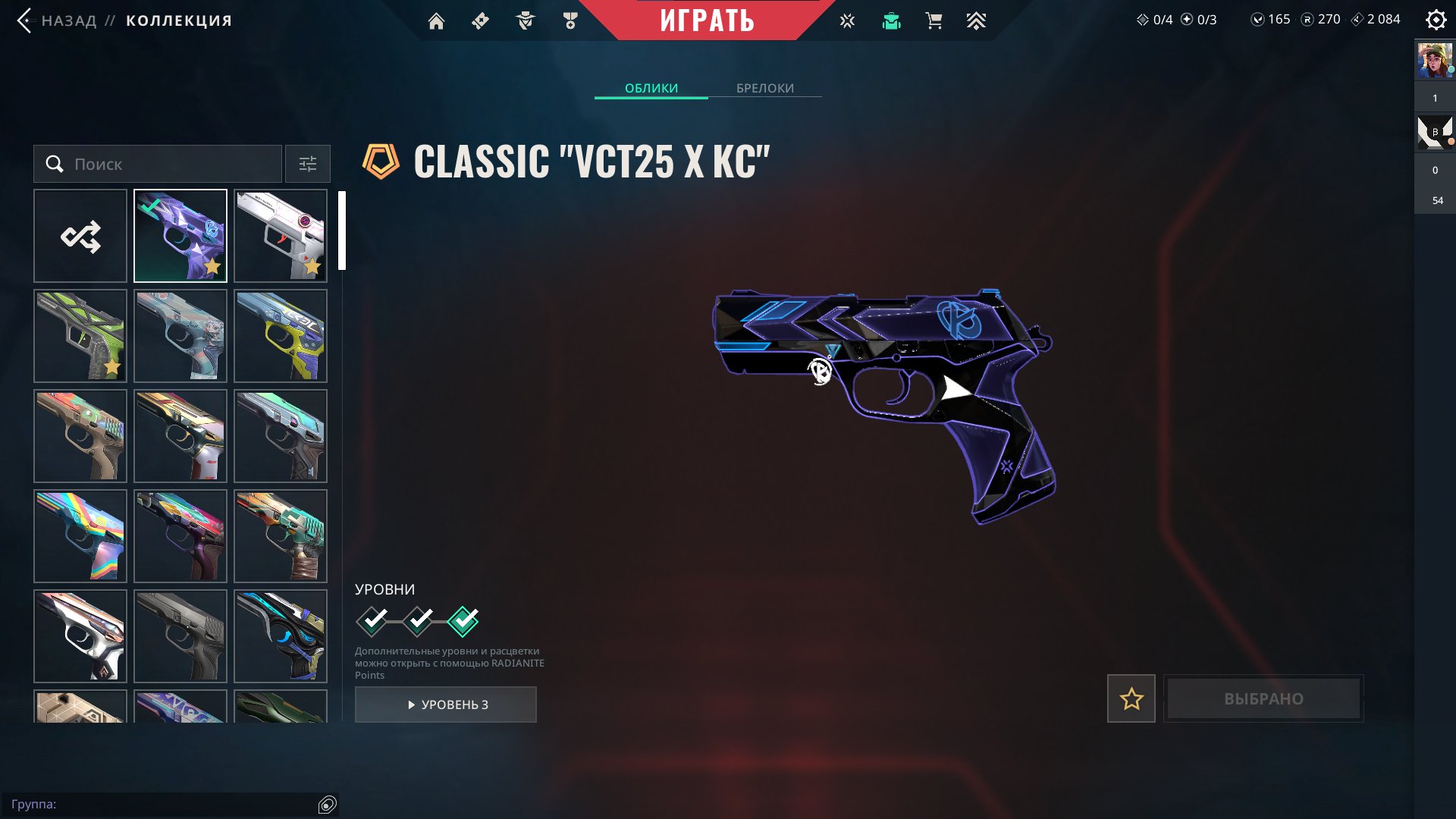The height and width of the screenshot is (819, 1456).
Task: Open the agents icon in the top bar
Action: (x=526, y=21)
